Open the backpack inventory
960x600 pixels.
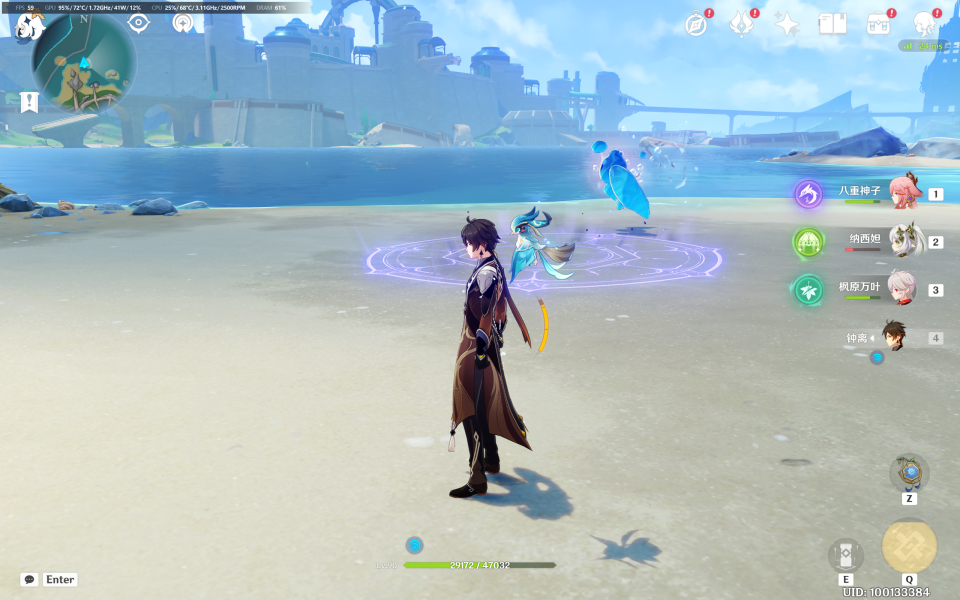tap(878, 25)
